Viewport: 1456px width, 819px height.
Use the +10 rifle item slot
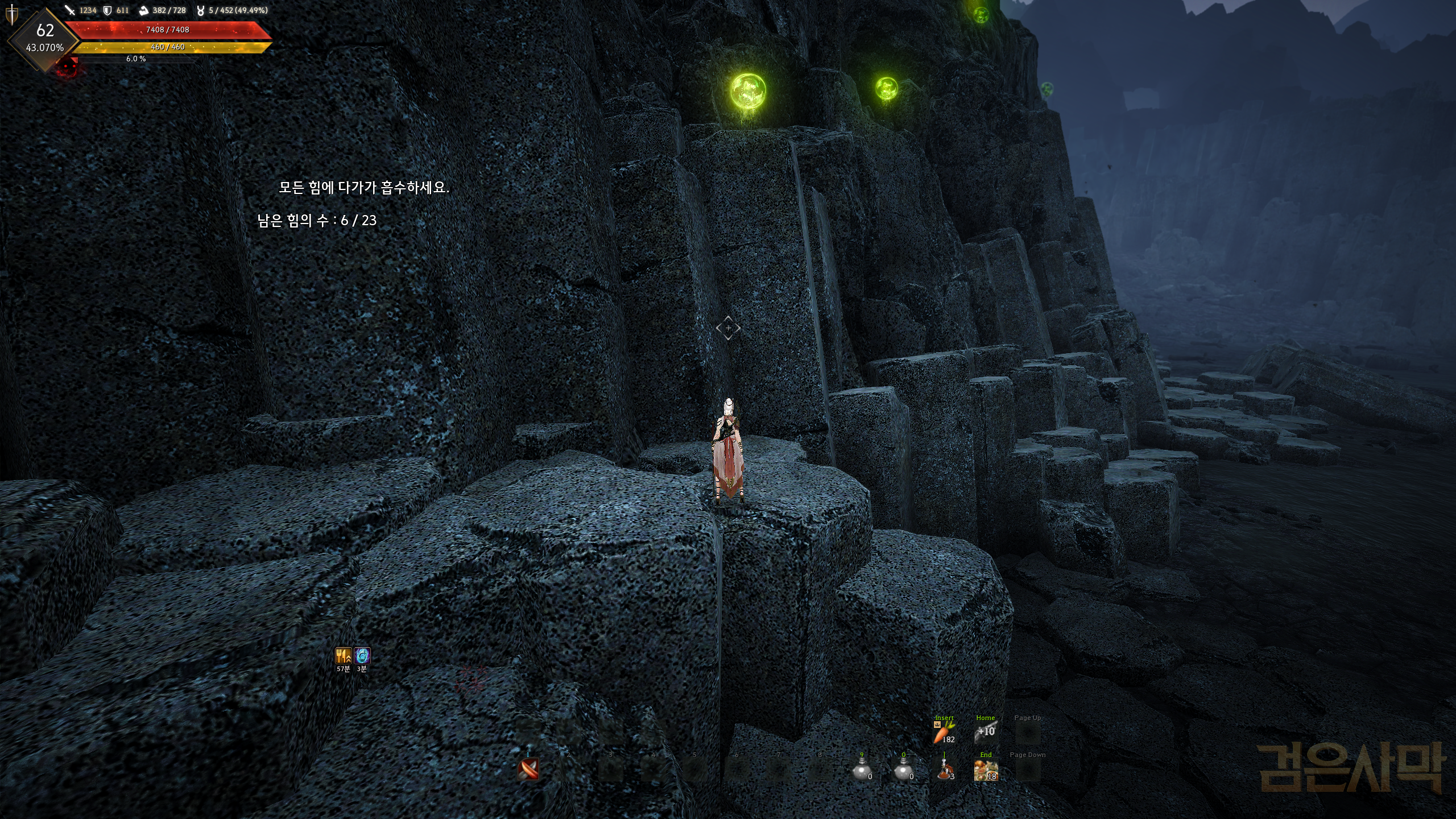click(x=986, y=733)
